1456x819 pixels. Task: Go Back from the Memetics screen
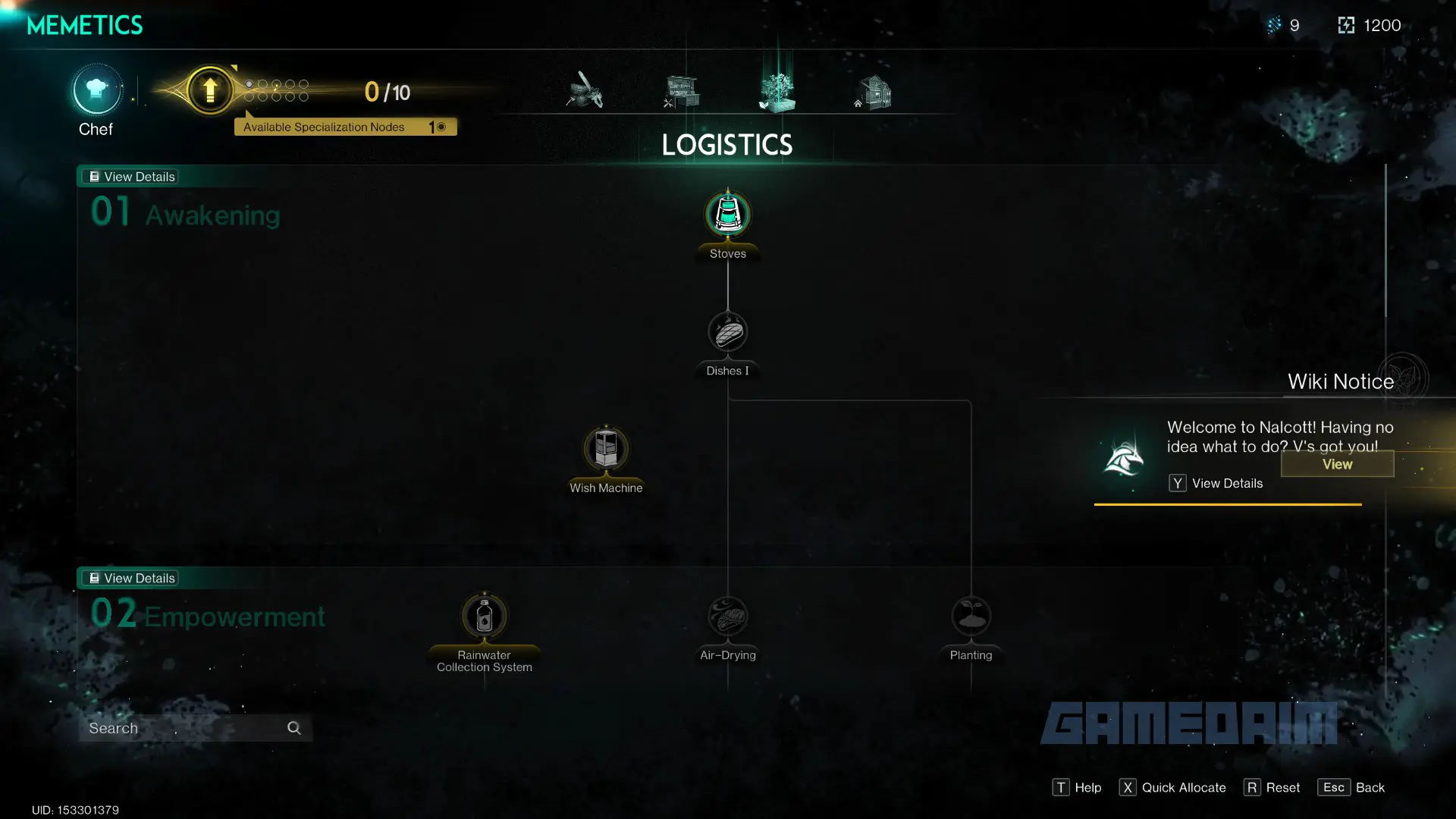[x=1352, y=787]
